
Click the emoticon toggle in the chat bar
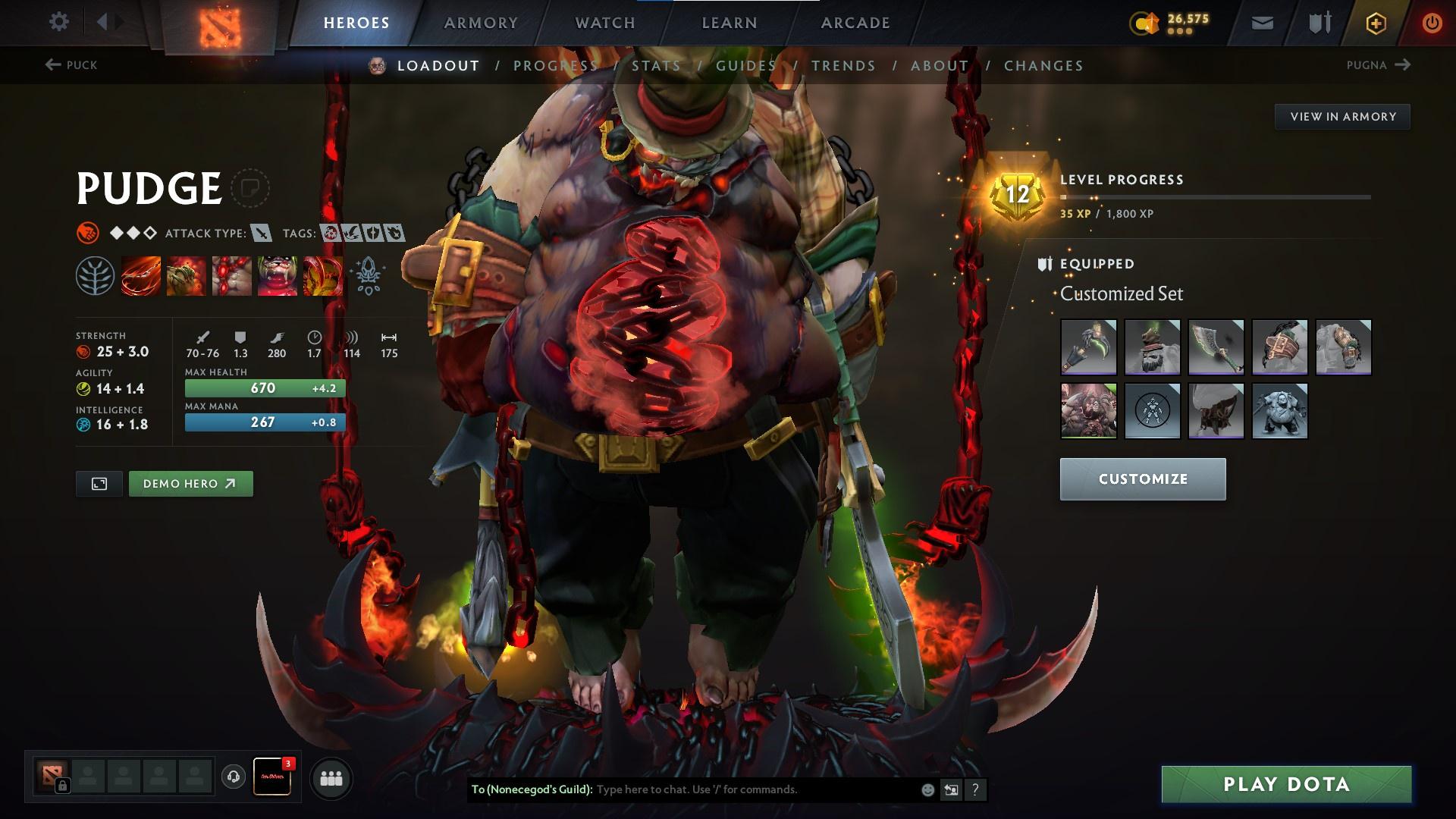click(927, 789)
